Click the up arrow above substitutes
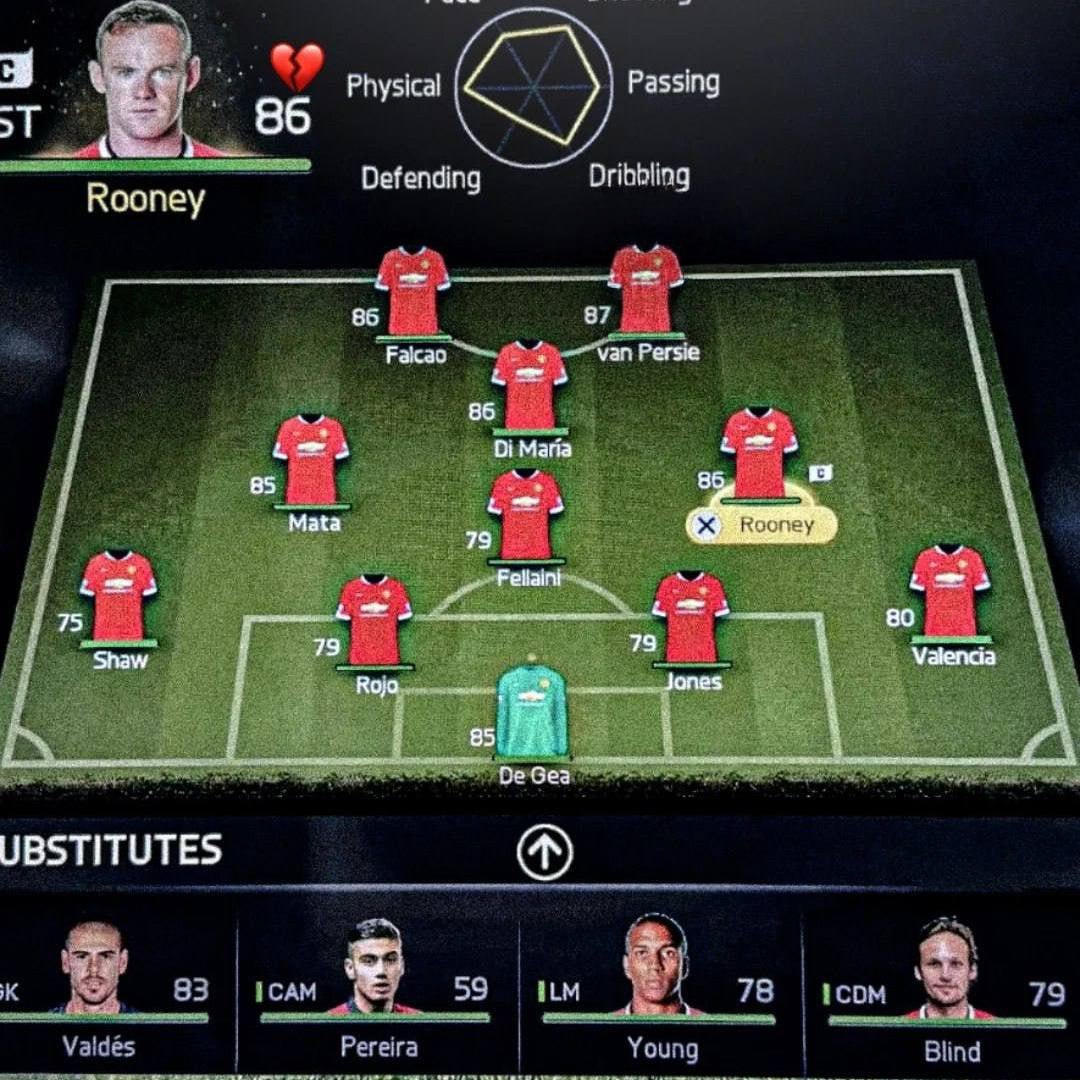1080x1080 pixels. 545,853
